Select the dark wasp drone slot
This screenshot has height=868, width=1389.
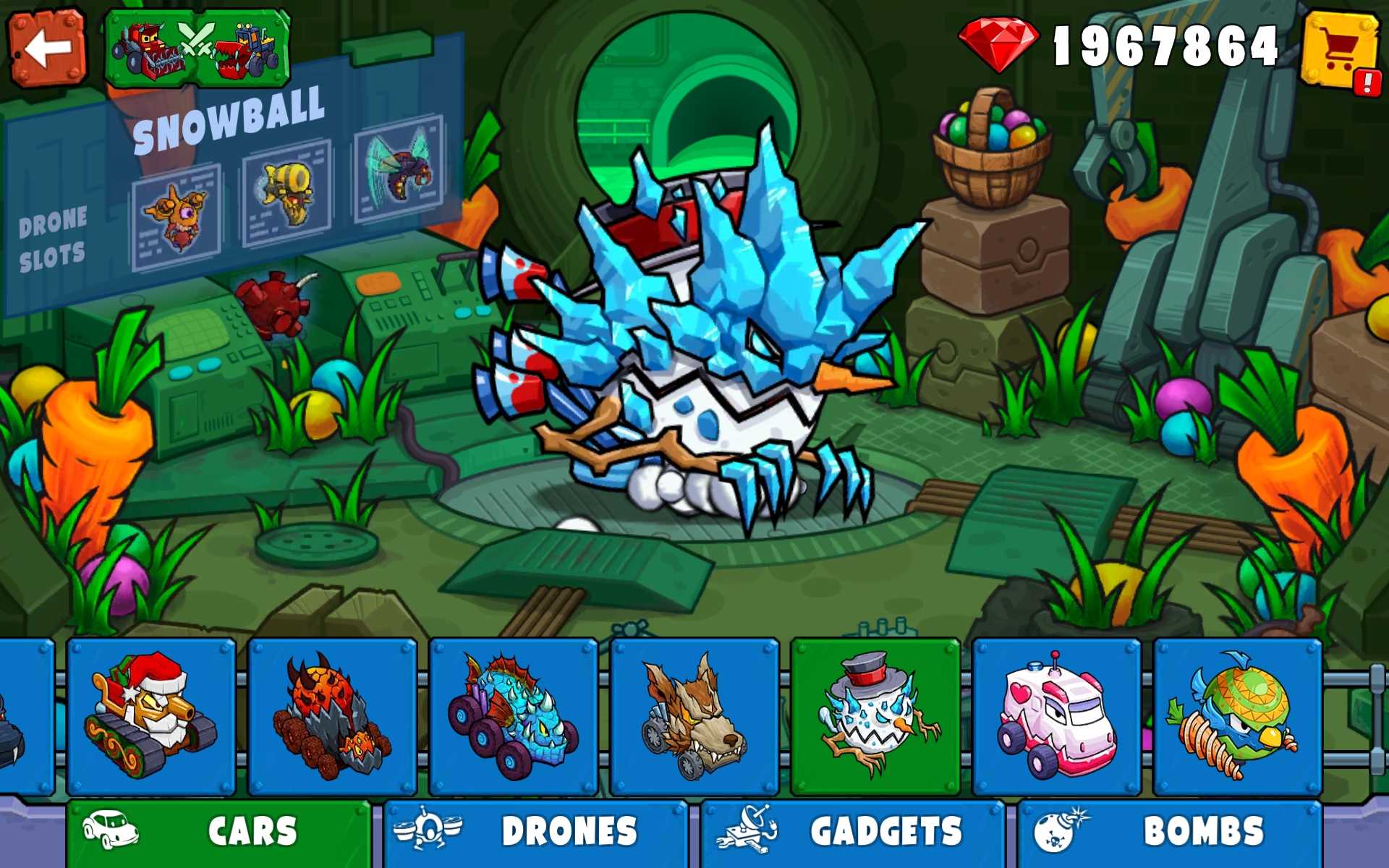(x=399, y=169)
